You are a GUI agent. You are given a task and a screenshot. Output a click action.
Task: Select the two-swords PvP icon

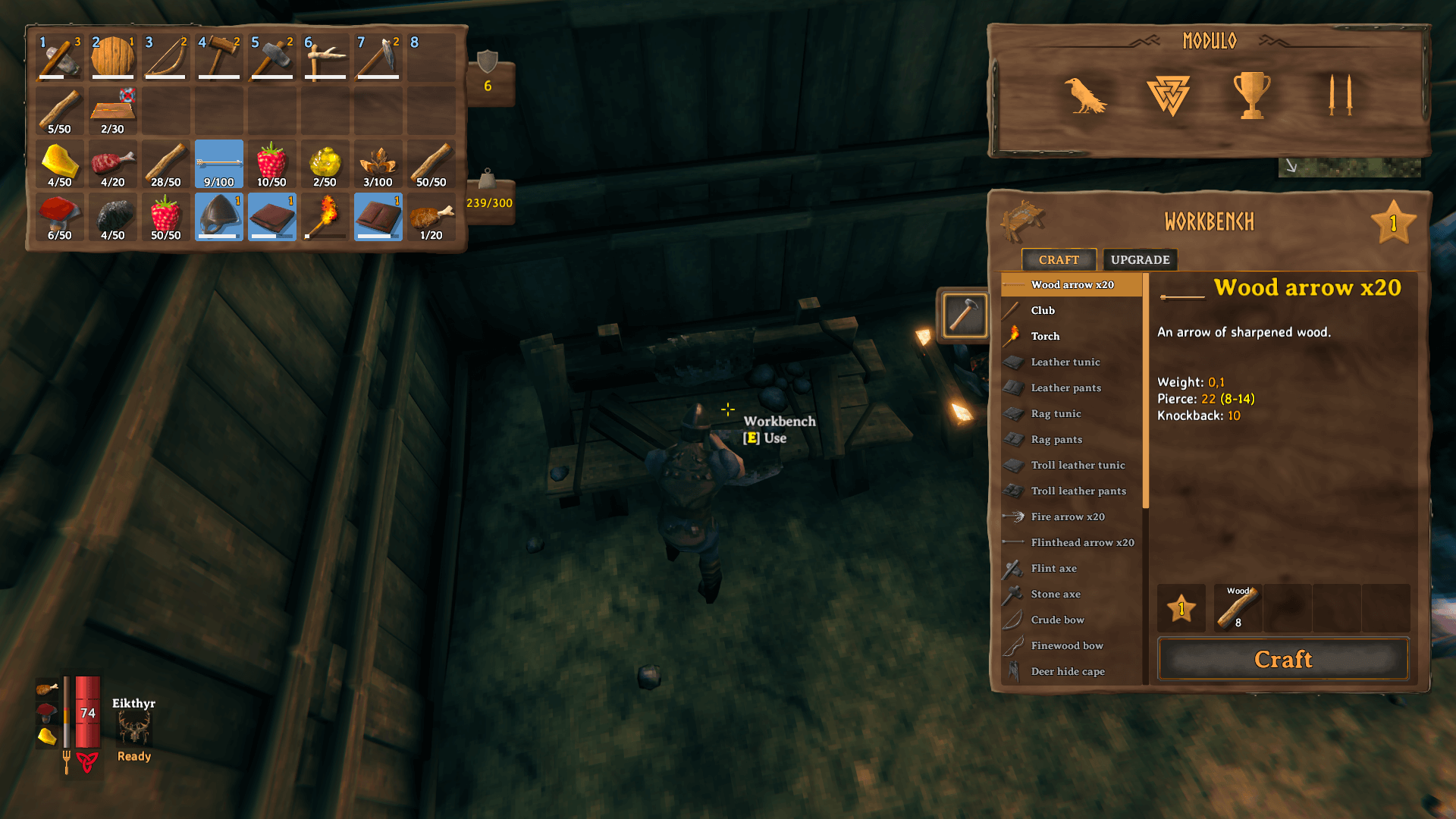point(1340,96)
